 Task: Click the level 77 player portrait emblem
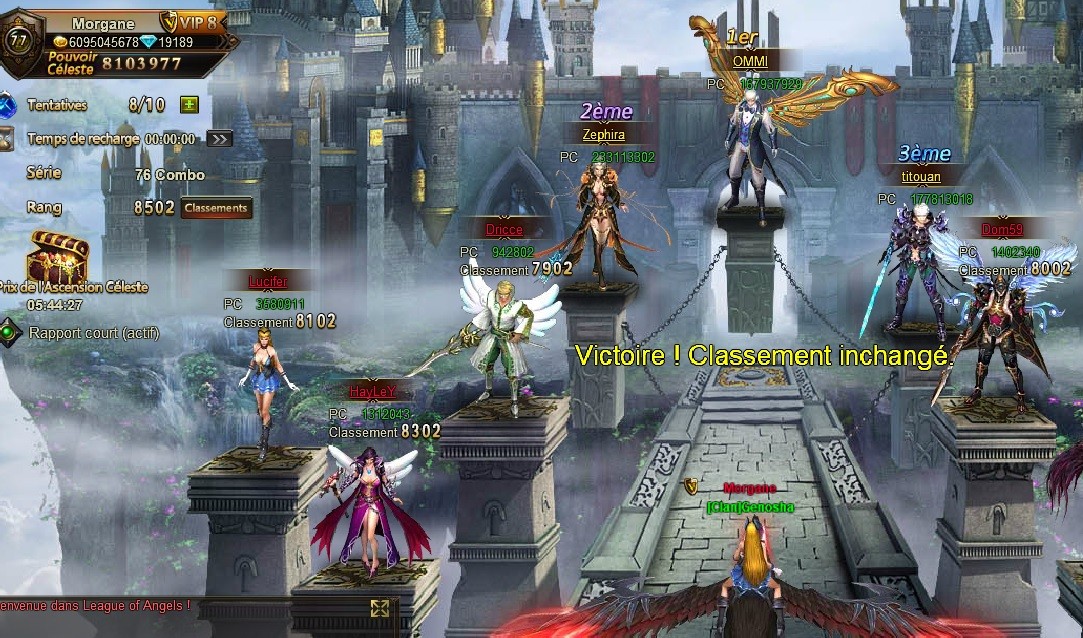[x=17, y=41]
